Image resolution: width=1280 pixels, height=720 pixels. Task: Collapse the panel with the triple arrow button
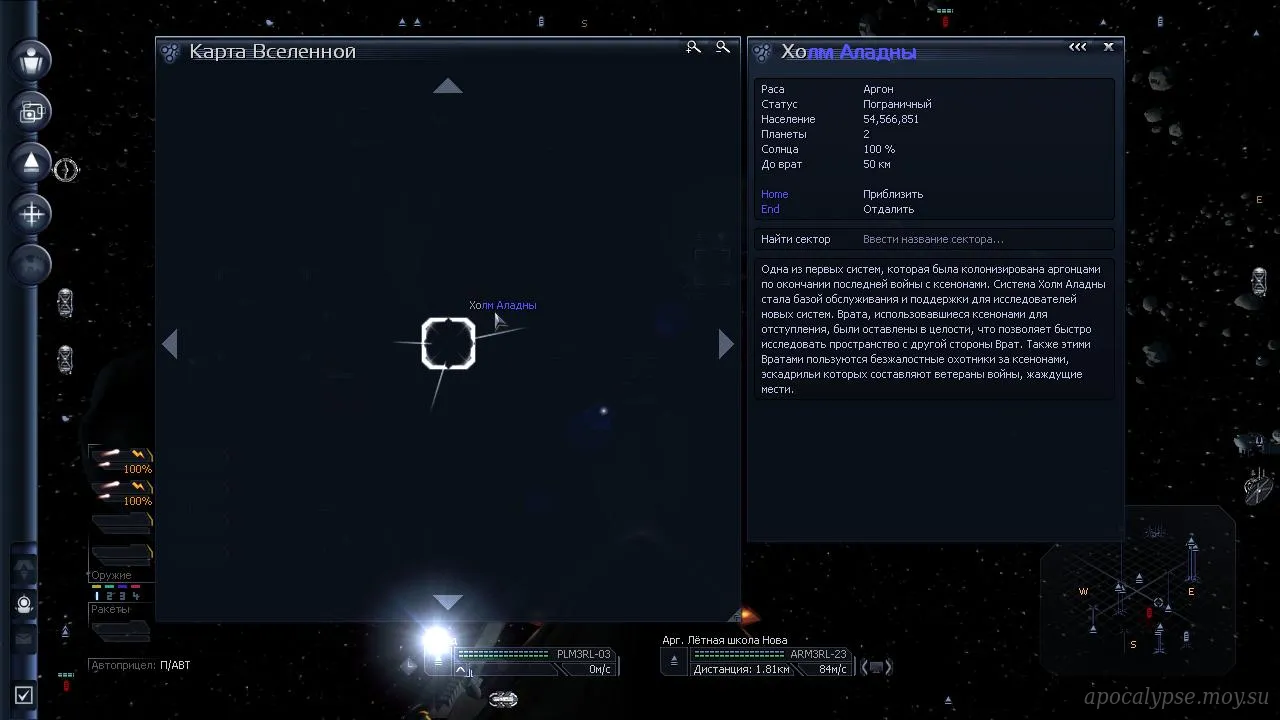tap(1077, 47)
